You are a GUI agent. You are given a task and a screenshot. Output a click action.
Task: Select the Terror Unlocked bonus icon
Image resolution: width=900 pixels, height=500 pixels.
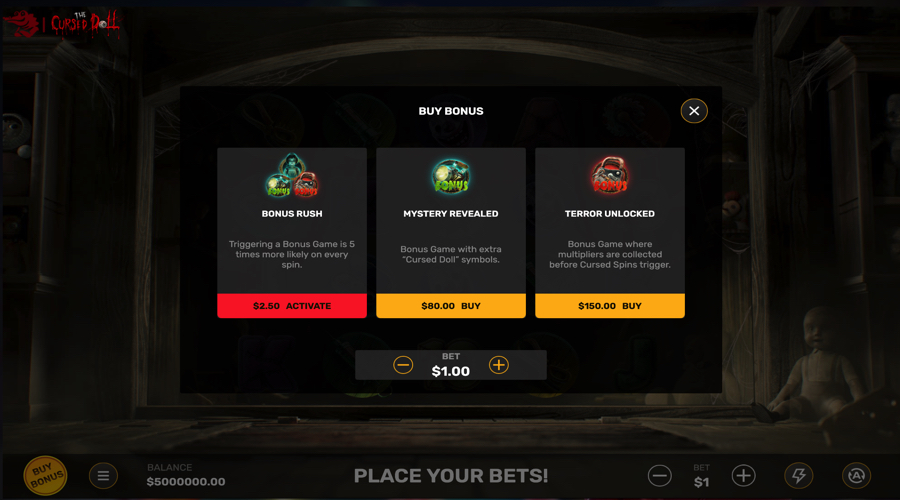pyautogui.click(x=610, y=177)
